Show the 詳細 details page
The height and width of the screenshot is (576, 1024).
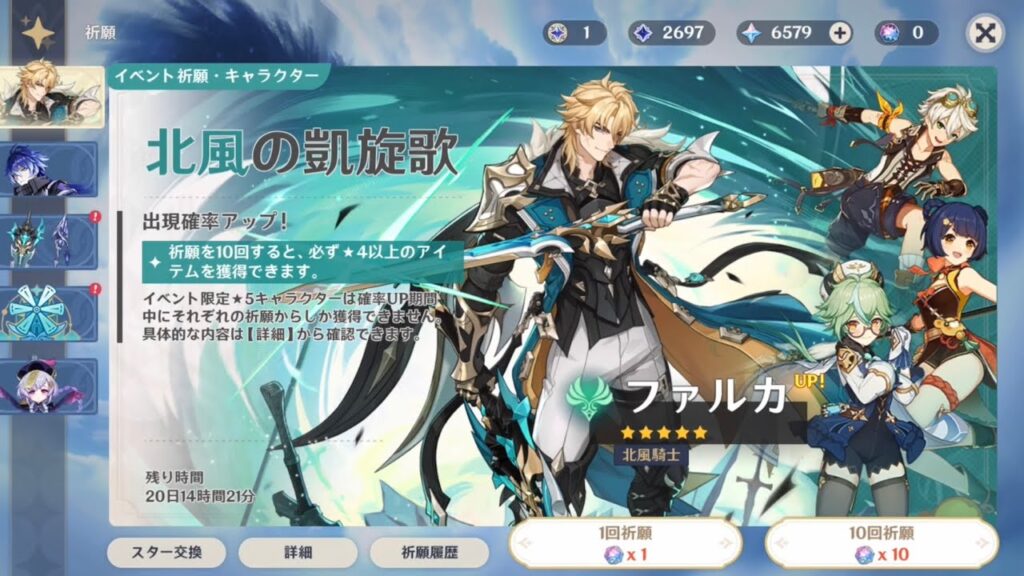point(297,552)
